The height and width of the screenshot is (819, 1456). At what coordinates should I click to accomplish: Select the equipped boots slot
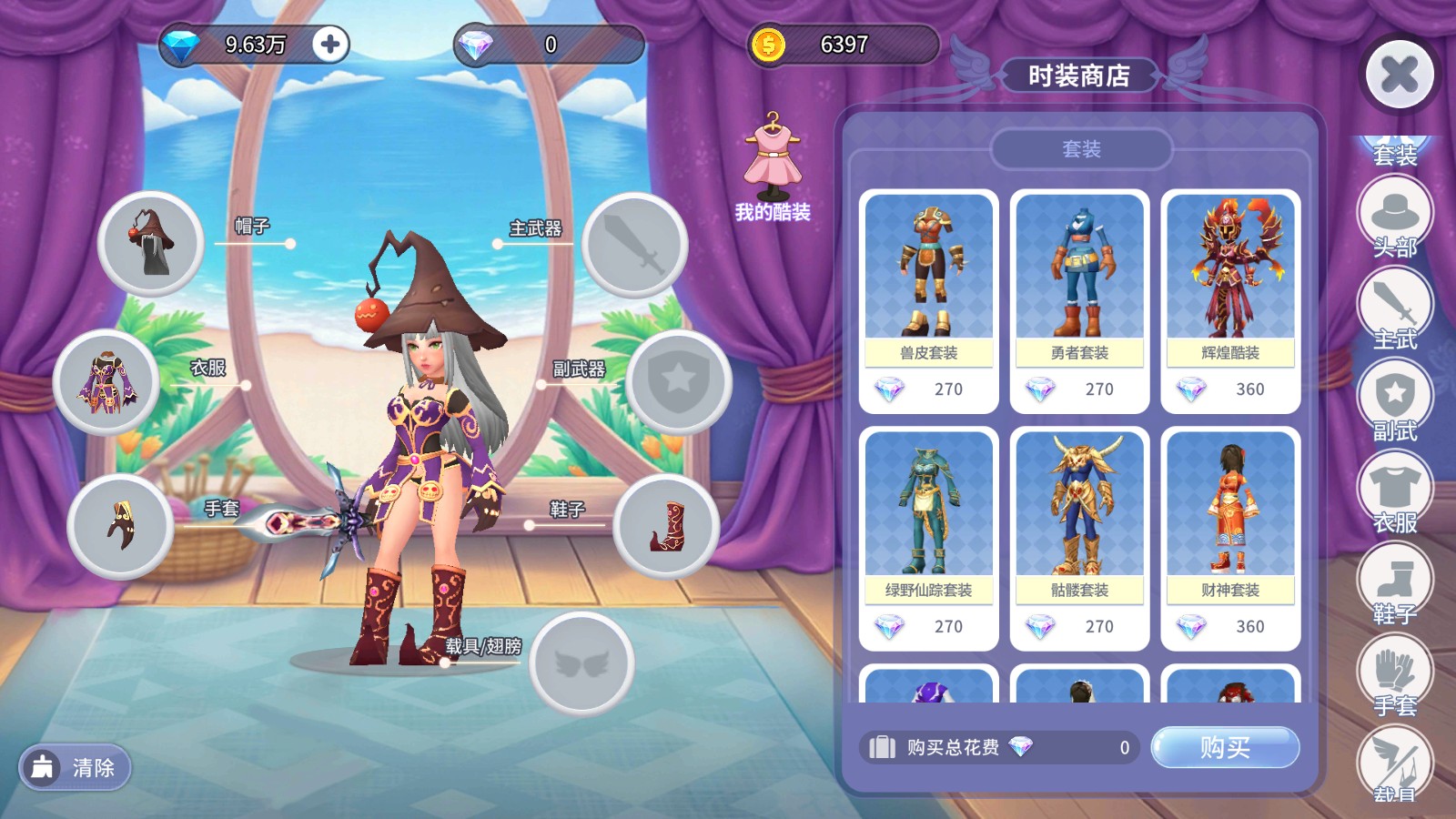point(666,526)
